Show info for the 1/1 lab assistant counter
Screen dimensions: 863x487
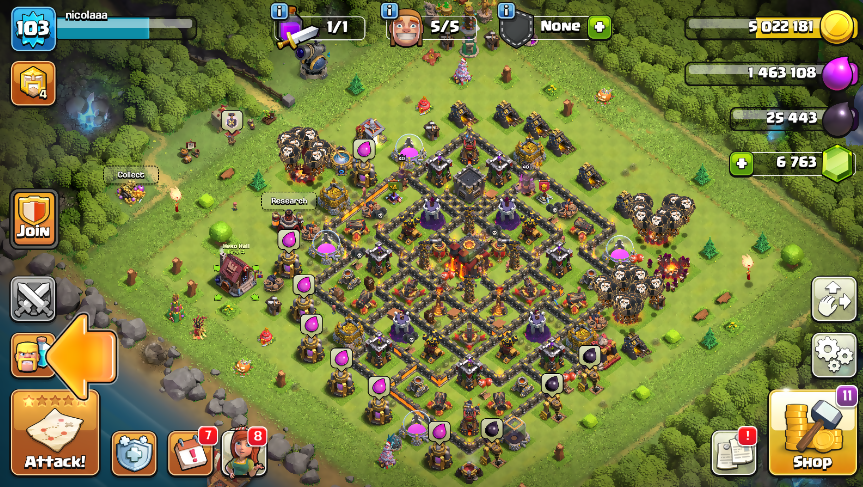coord(279,10)
